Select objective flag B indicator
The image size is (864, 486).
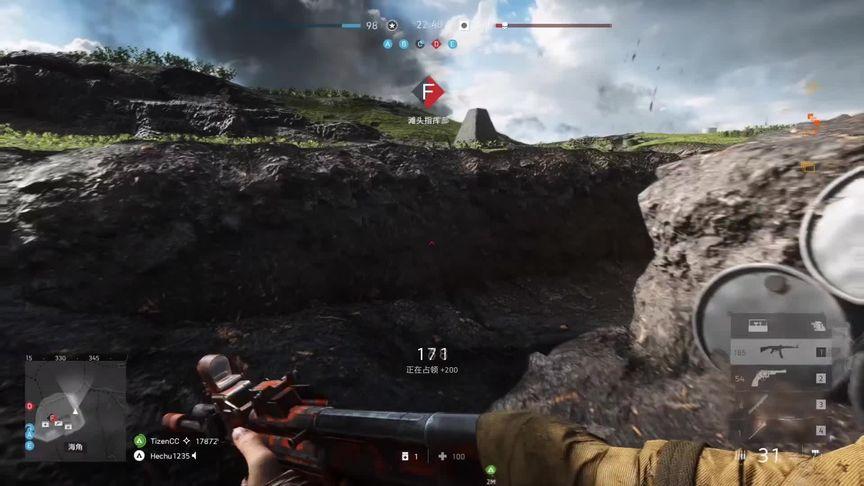404,44
